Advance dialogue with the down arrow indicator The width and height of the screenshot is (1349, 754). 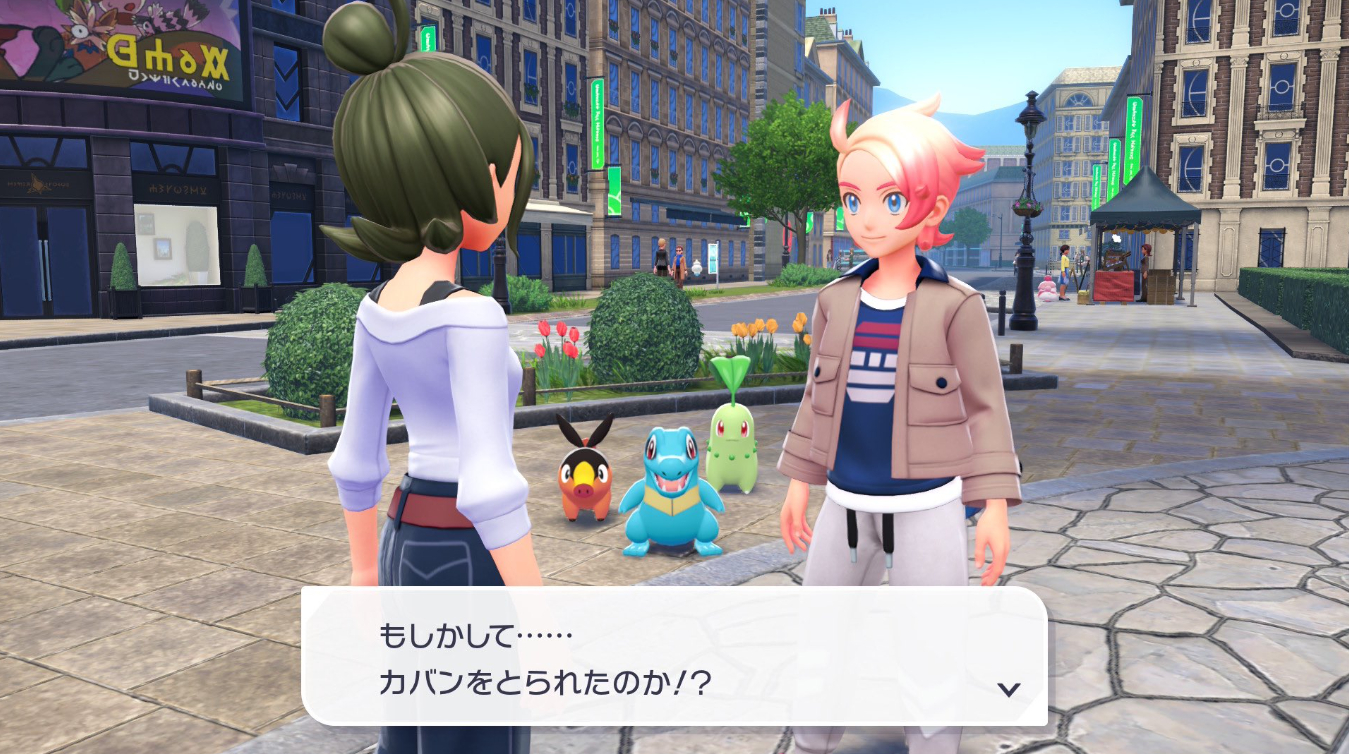[1009, 688]
